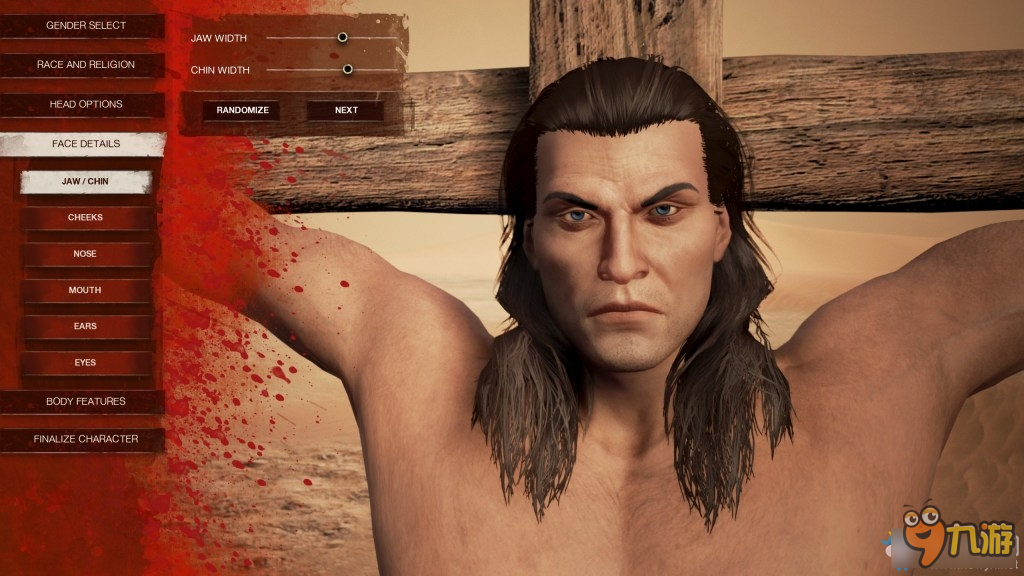The image size is (1024, 576).
Task: Select the Face Details category
Action: coord(85,144)
